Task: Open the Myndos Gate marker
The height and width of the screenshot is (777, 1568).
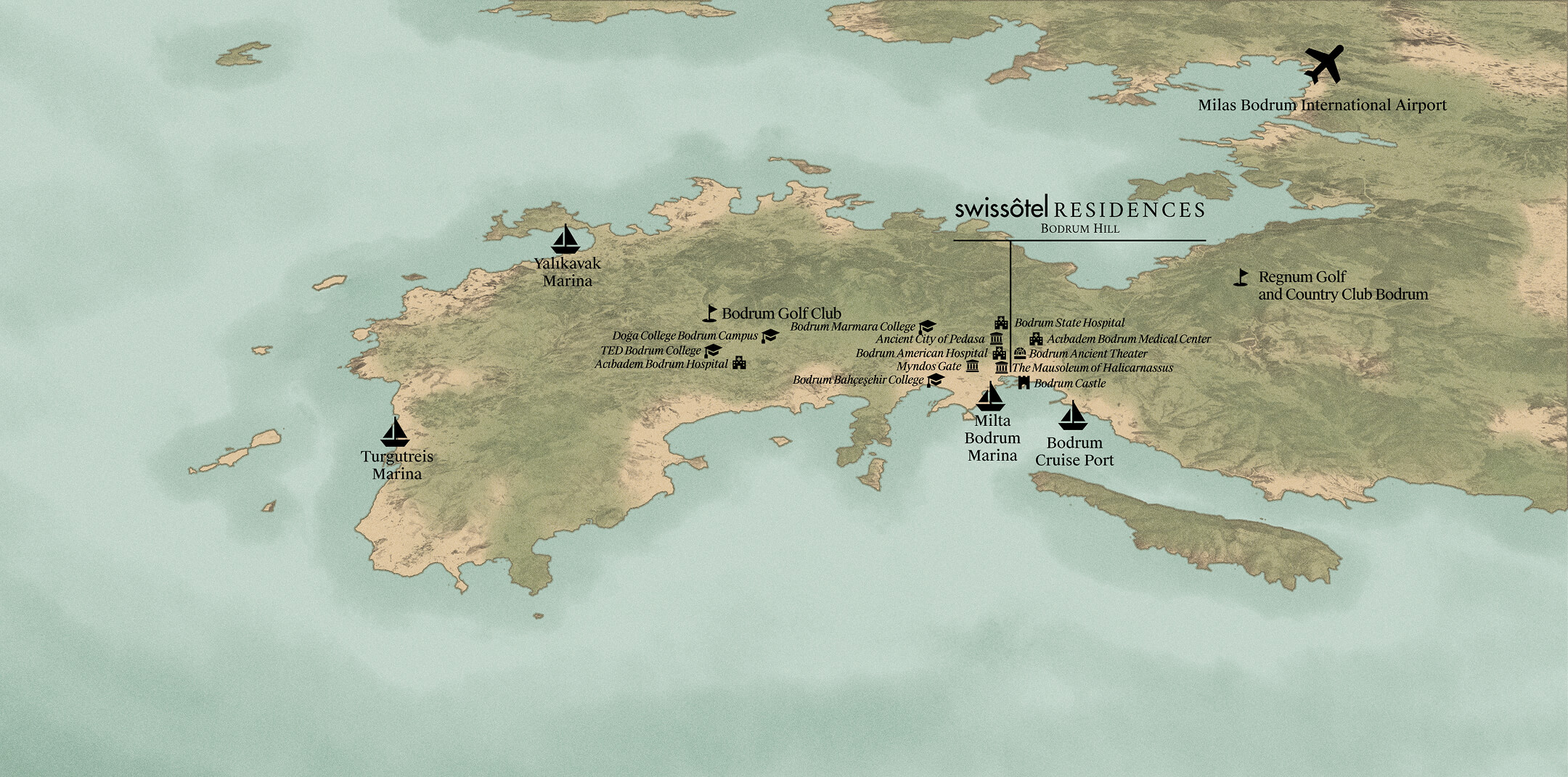Action: tap(972, 366)
